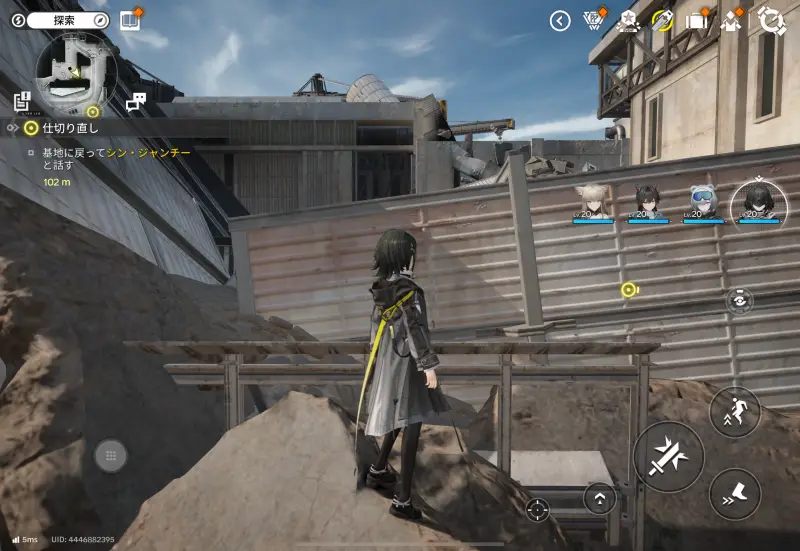Tap the jump button
Image resolution: width=800 pixels, height=551 pixels.
(x=735, y=411)
